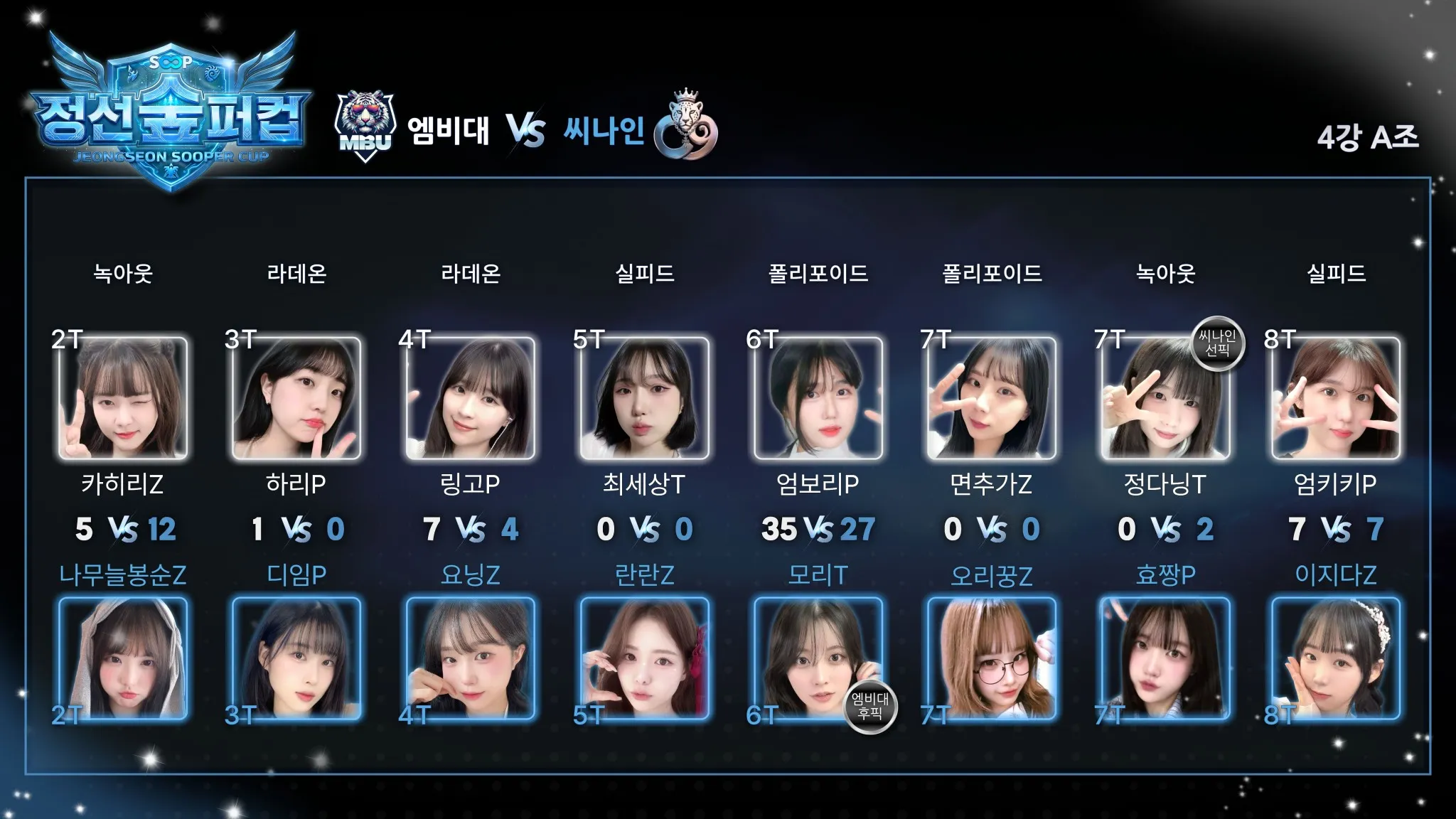
Task: Click the MBU tiger team logo
Action: [365, 127]
